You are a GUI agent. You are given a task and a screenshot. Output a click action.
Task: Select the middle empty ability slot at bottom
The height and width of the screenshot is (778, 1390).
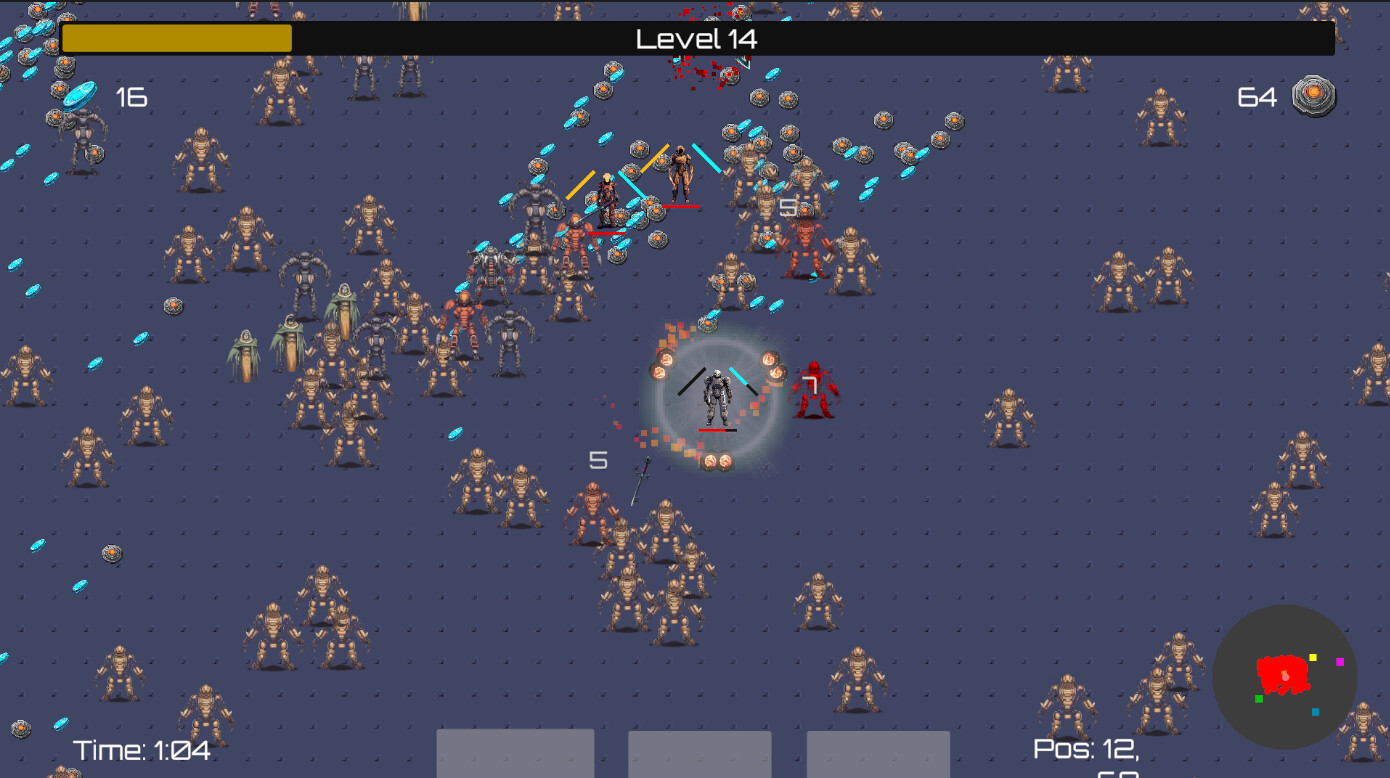click(698, 757)
